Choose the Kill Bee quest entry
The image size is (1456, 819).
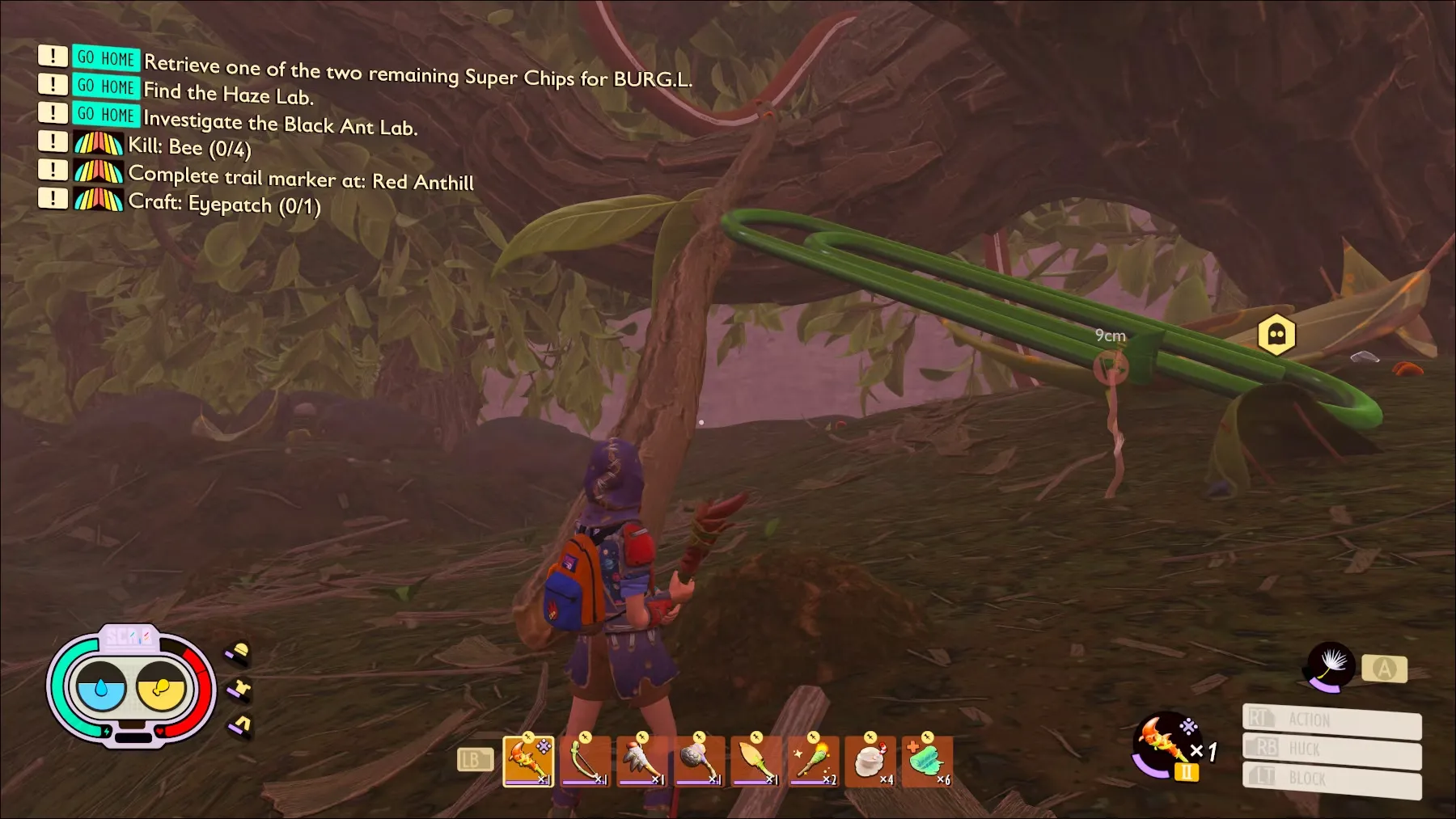[x=189, y=147]
